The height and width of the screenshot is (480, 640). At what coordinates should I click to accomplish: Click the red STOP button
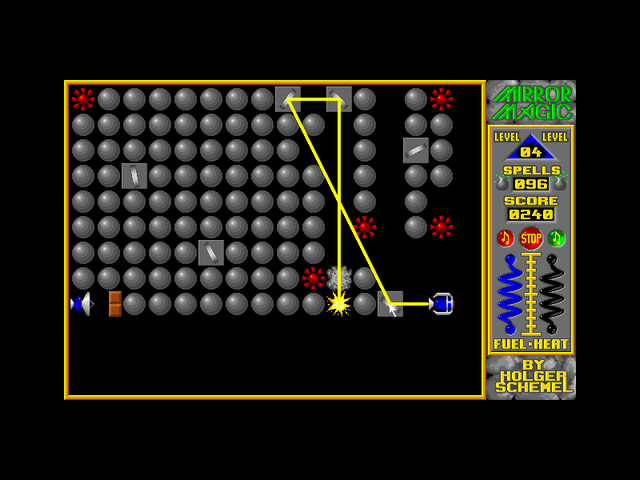click(531, 238)
